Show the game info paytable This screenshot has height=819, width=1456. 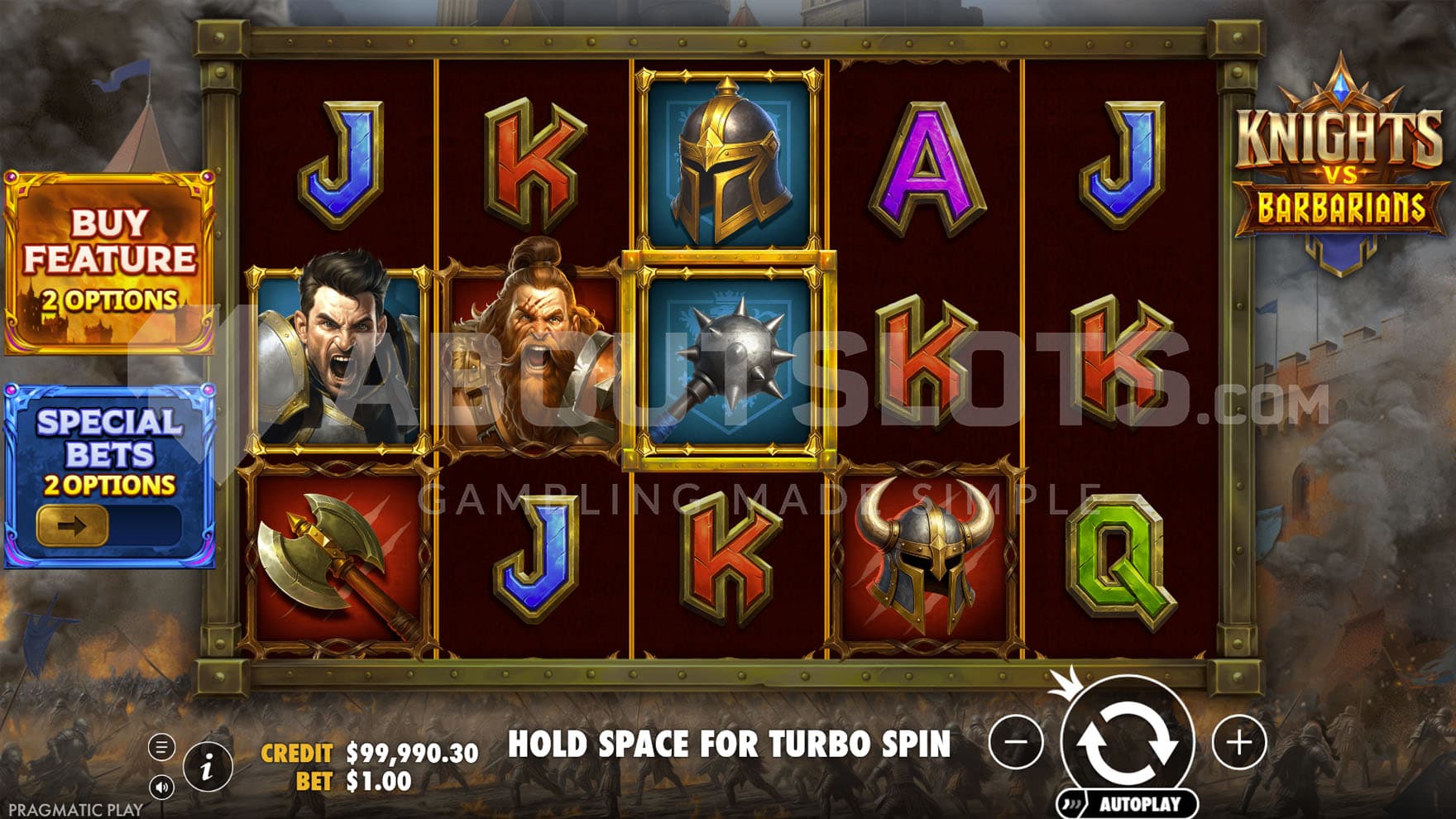[x=207, y=767]
